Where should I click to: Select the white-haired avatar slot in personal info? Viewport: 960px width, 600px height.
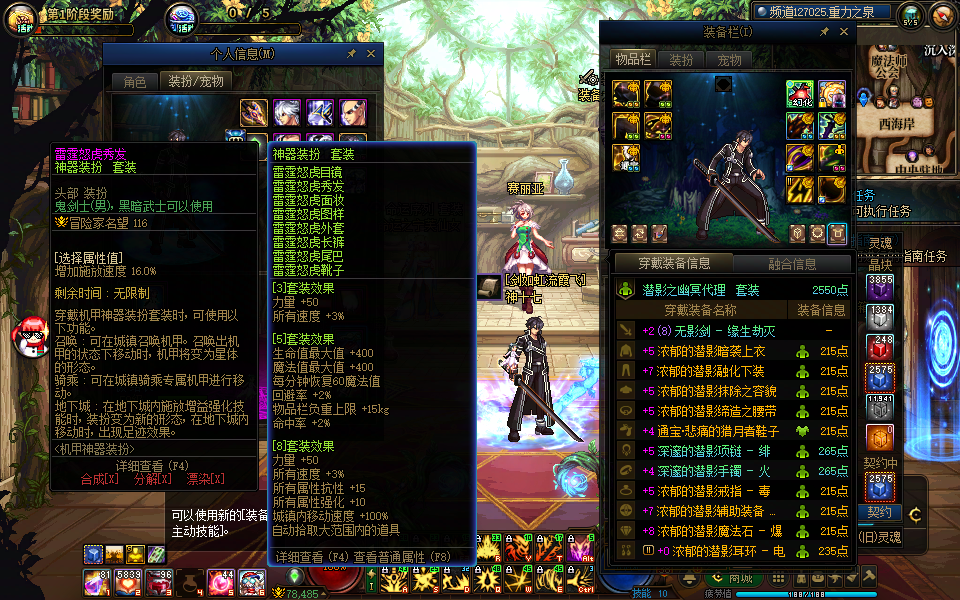pos(287,112)
